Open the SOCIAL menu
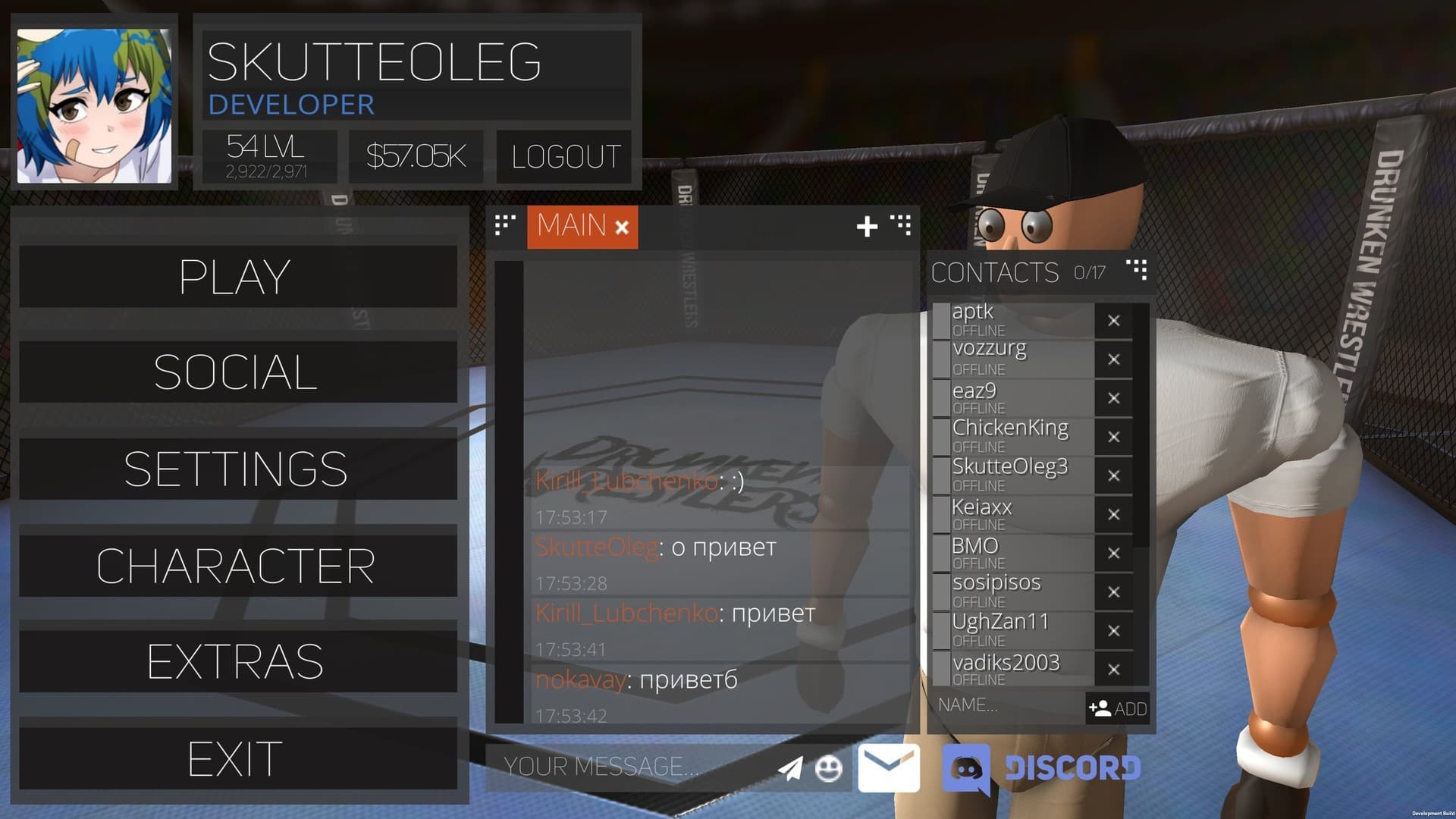1456x819 pixels. click(x=235, y=372)
